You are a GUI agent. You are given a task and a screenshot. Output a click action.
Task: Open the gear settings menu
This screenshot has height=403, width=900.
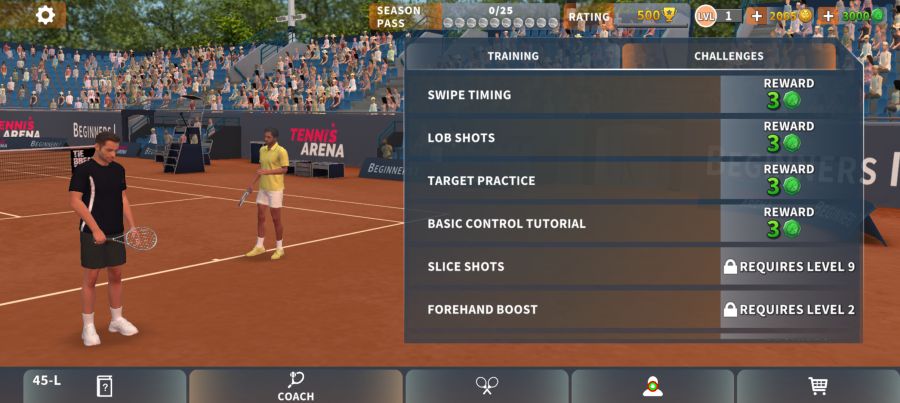45,15
